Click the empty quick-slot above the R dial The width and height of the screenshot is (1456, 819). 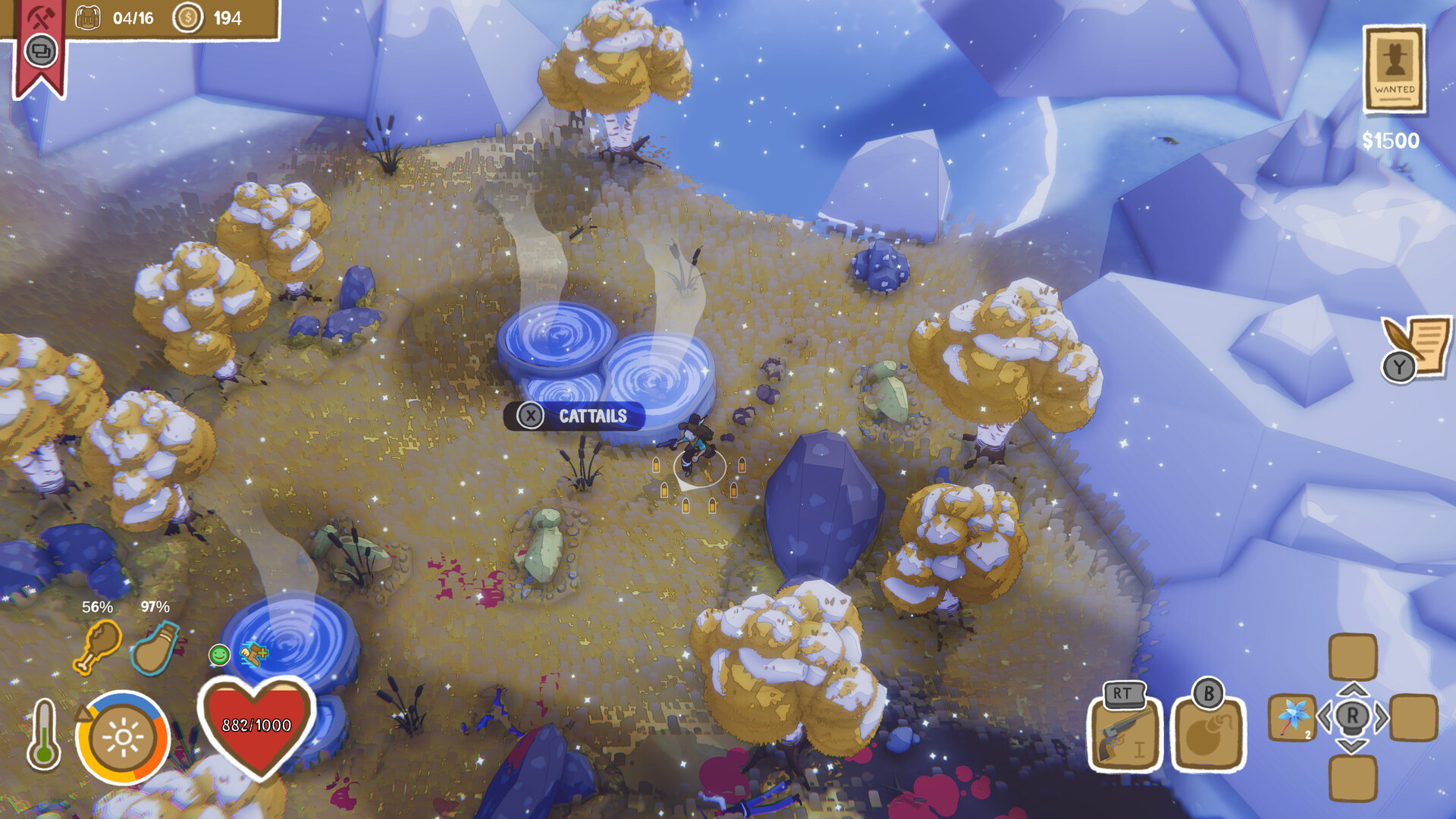1352,657
